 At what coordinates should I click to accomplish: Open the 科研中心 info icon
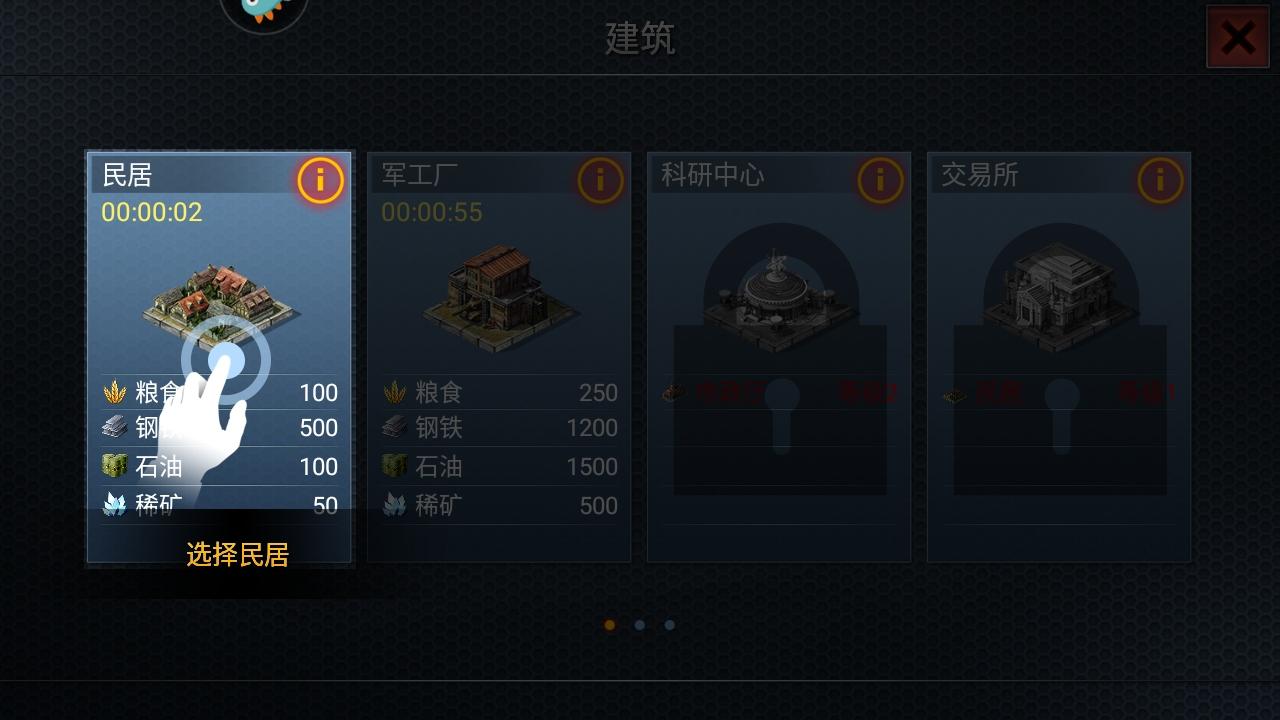[878, 180]
